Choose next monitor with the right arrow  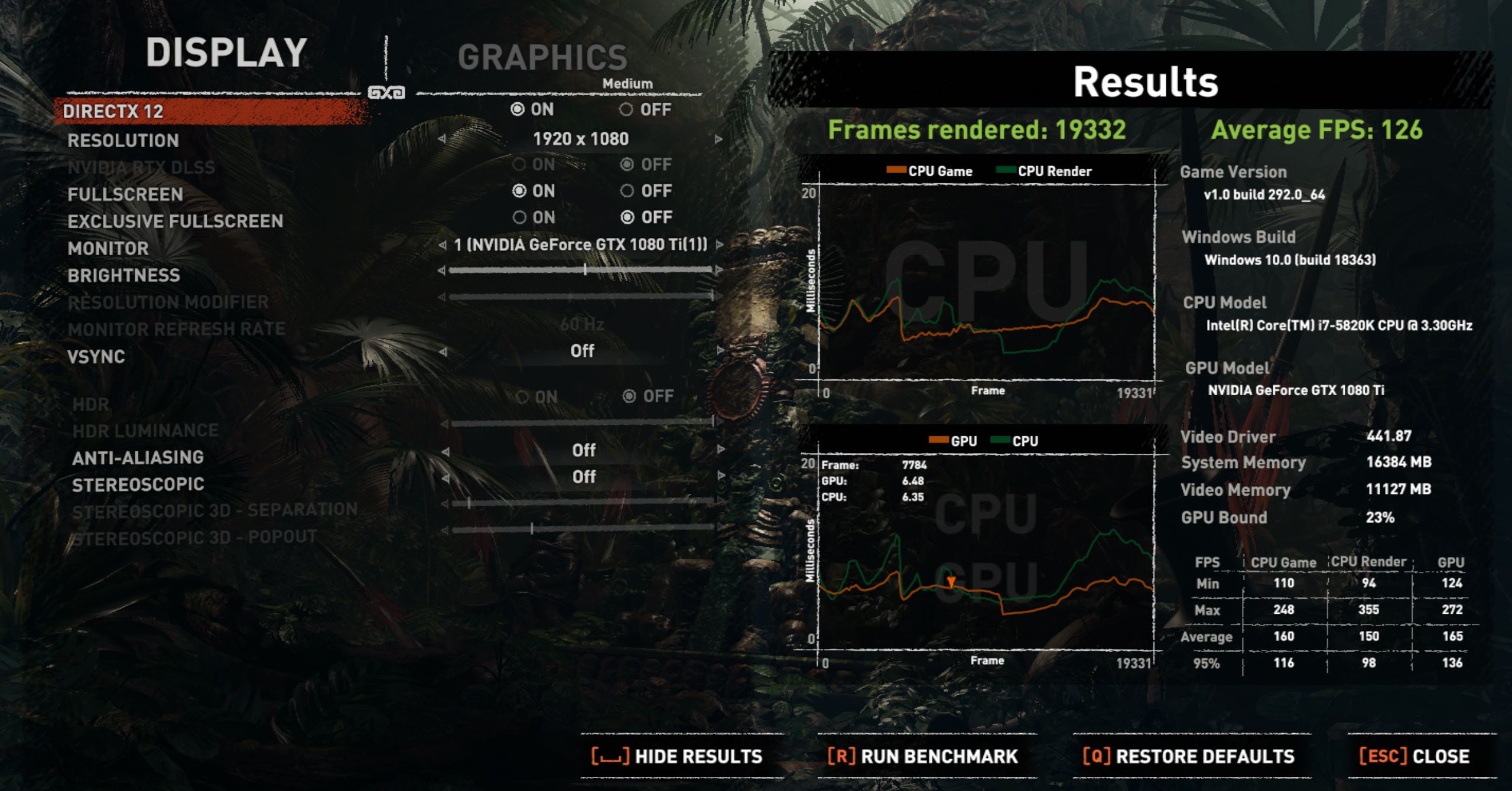tap(720, 245)
